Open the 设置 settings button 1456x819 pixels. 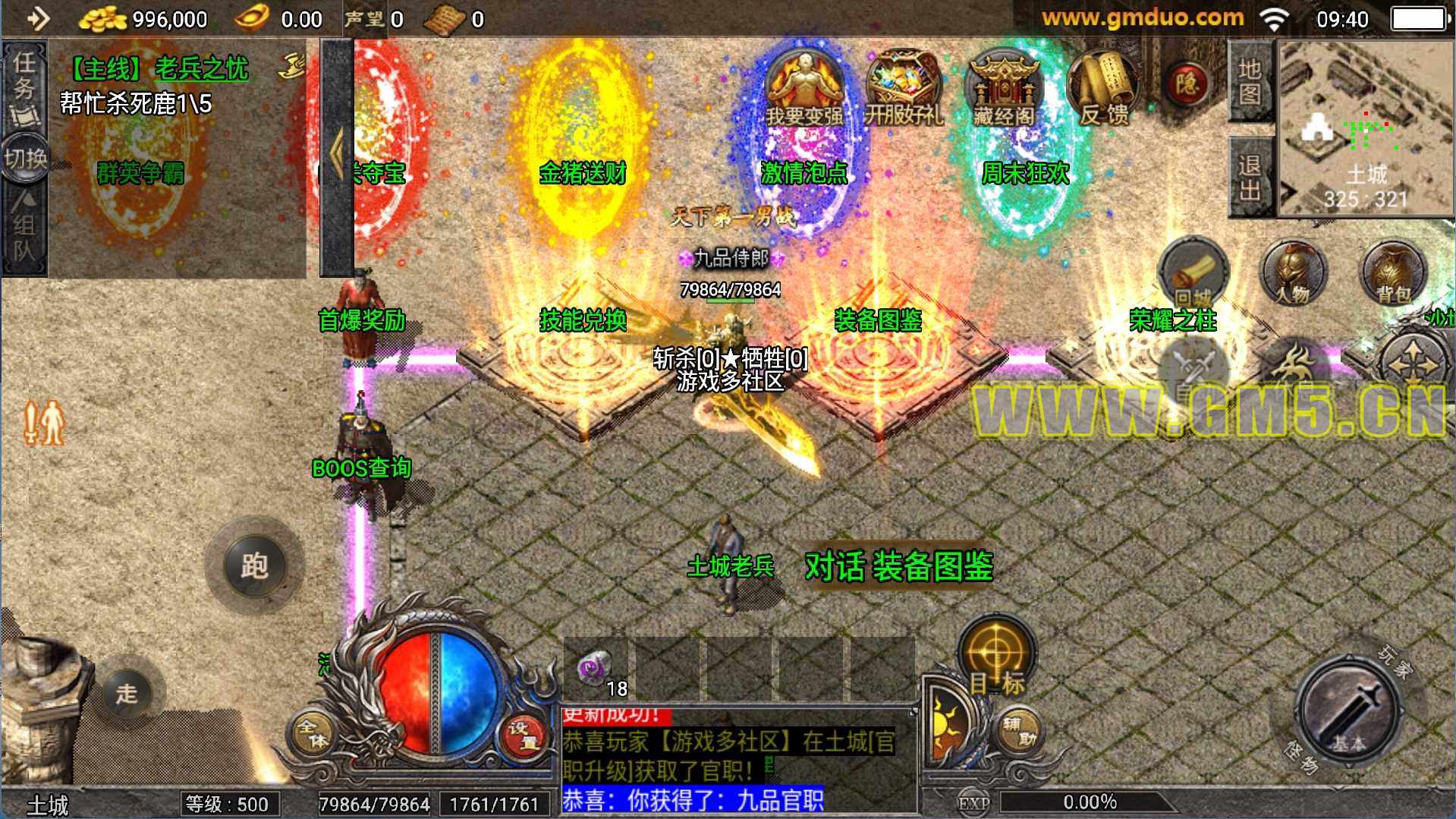tap(523, 735)
